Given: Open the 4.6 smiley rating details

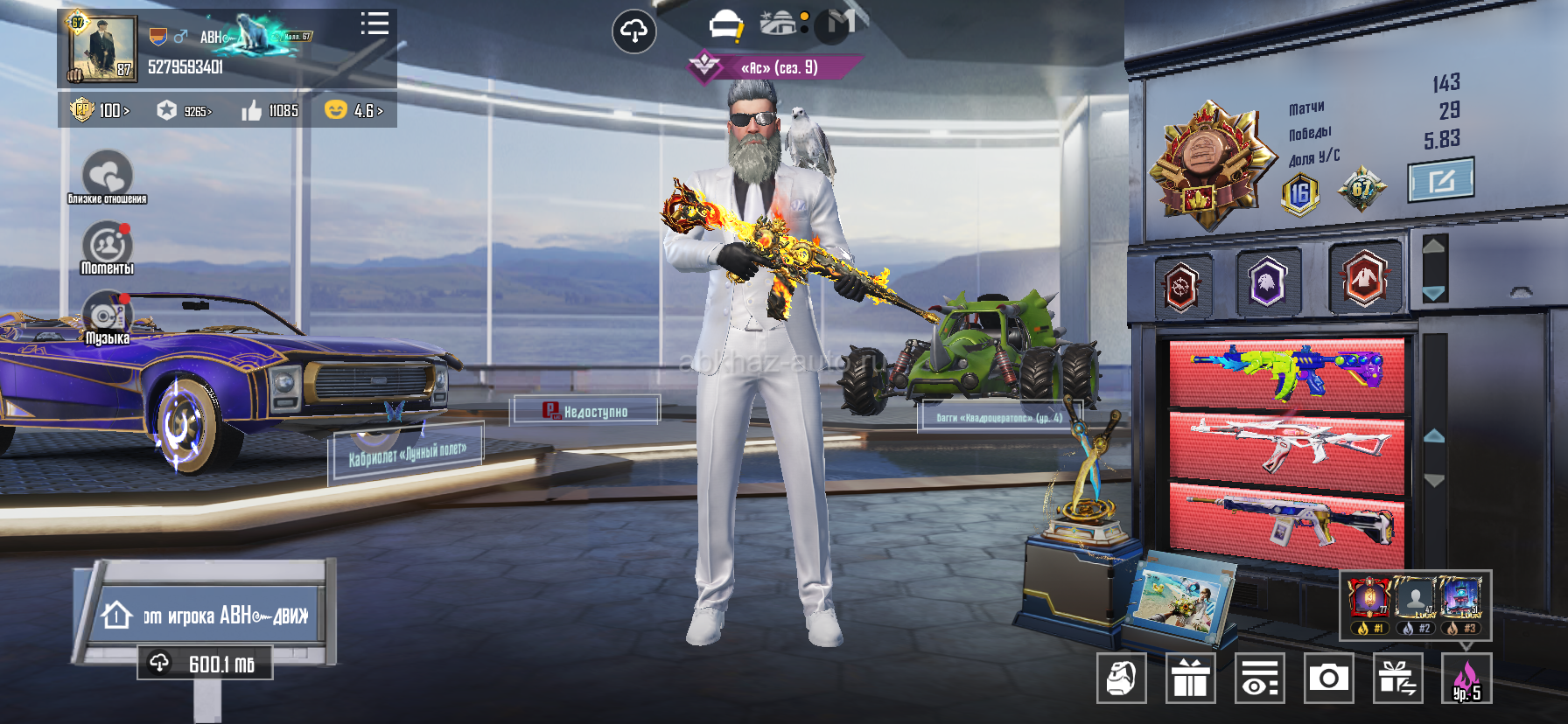Looking at the screenshot, I should click(354, 110).
